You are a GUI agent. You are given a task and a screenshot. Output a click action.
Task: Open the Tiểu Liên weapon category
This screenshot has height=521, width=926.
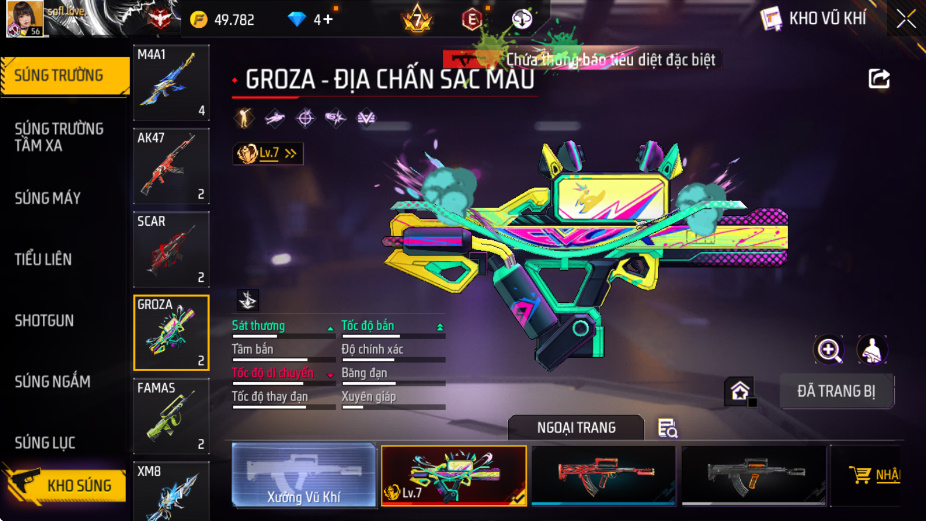click(43, 259)
